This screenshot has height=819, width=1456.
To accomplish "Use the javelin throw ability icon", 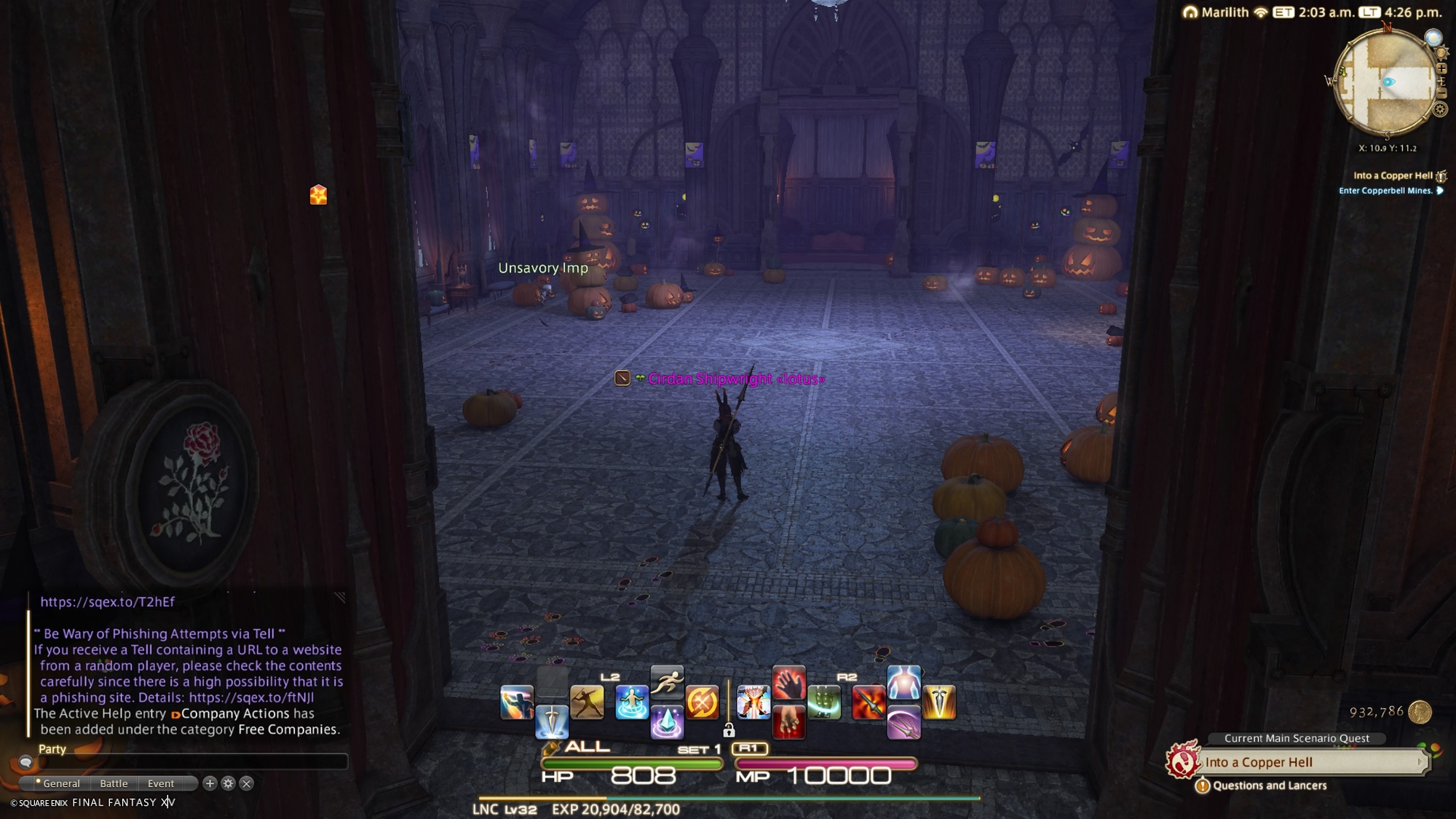I will [587, 703].
